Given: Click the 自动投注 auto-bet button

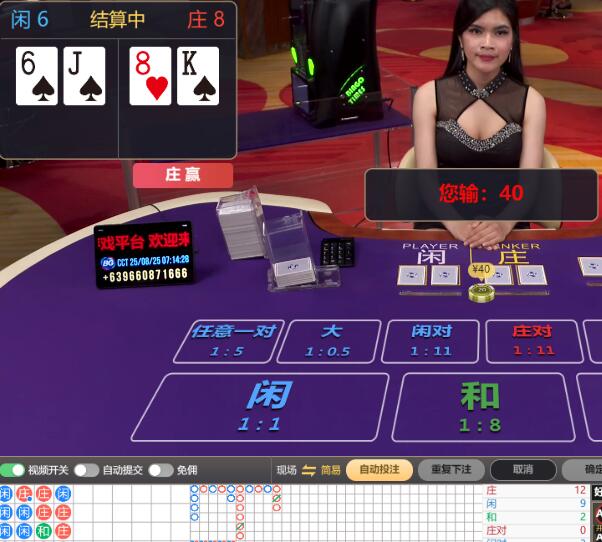Looking at the screenshot, I should coord(379,470).
